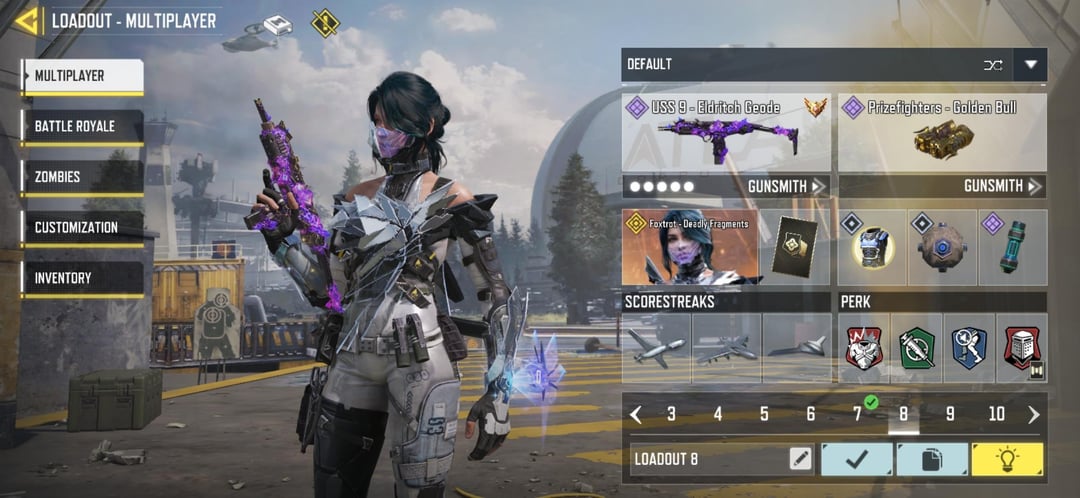Confirm loadout with the checkmark button
Screen dimensions: 1080x498
[x=856, y=459]
